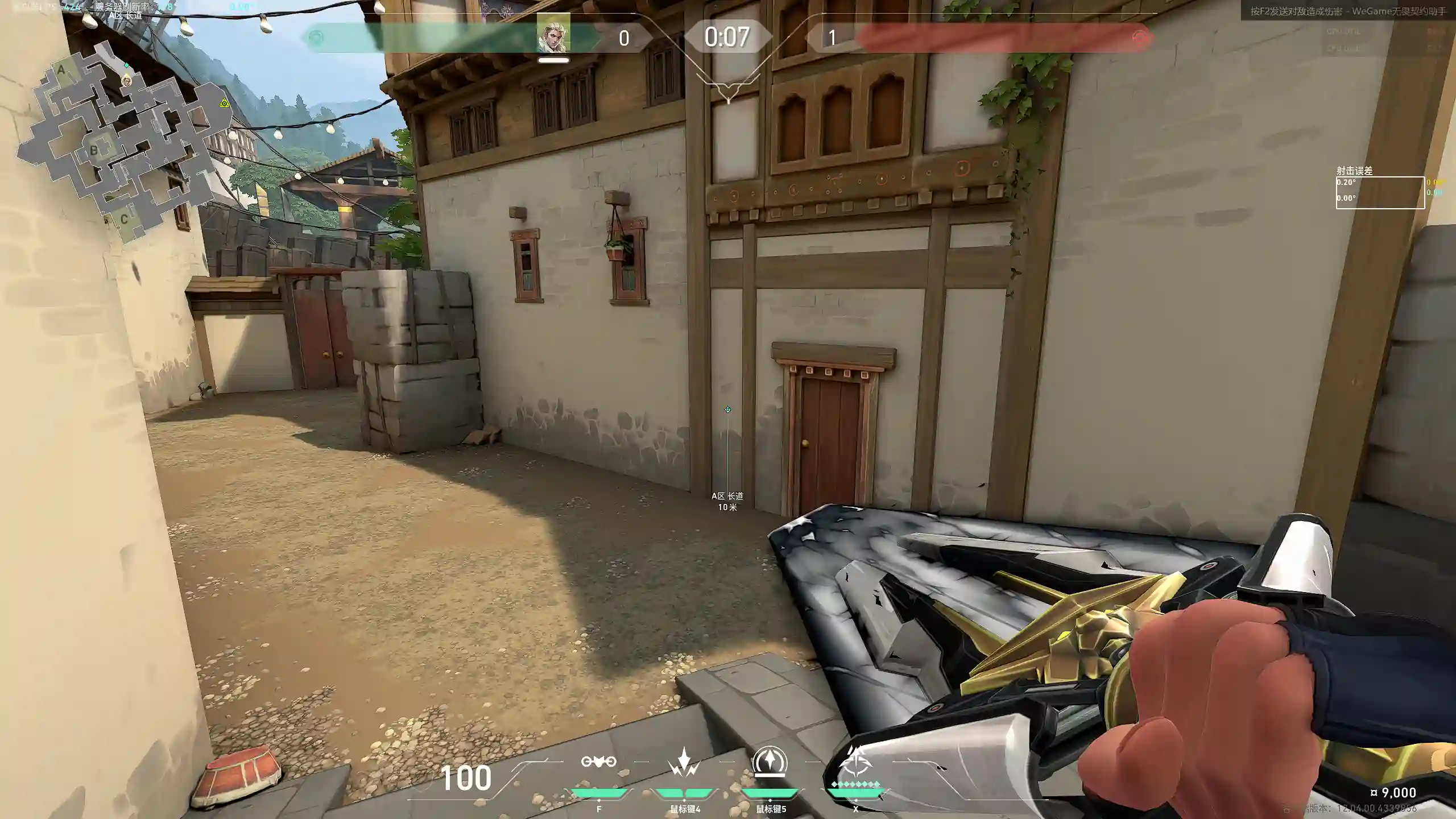The width and height of the screenshot is (1456, 819).
Task: Equip the Recon Bolt ability icon
Action: tap(770, 762)
